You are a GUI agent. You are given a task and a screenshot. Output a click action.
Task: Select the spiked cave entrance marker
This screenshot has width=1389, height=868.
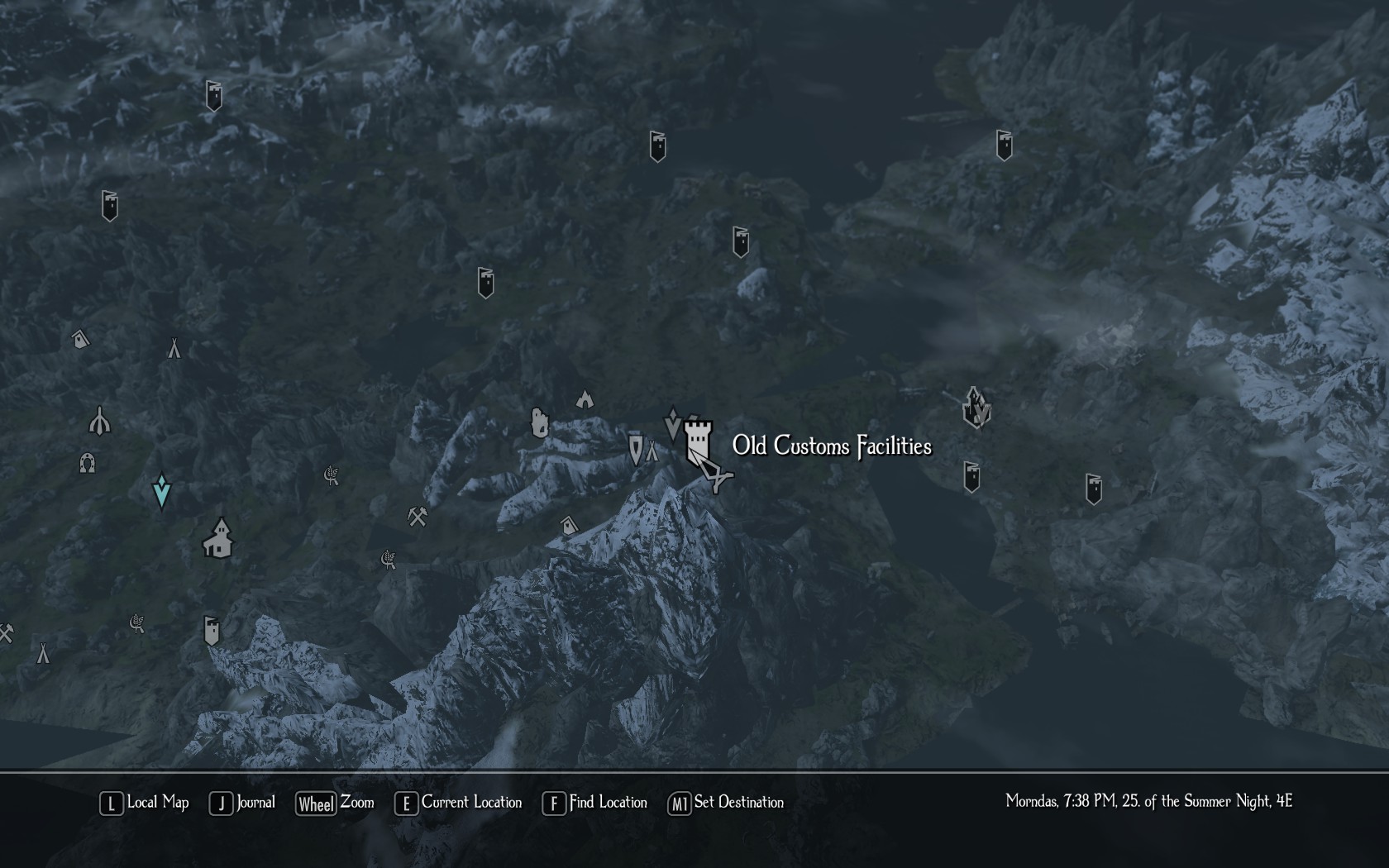[585, 399]
